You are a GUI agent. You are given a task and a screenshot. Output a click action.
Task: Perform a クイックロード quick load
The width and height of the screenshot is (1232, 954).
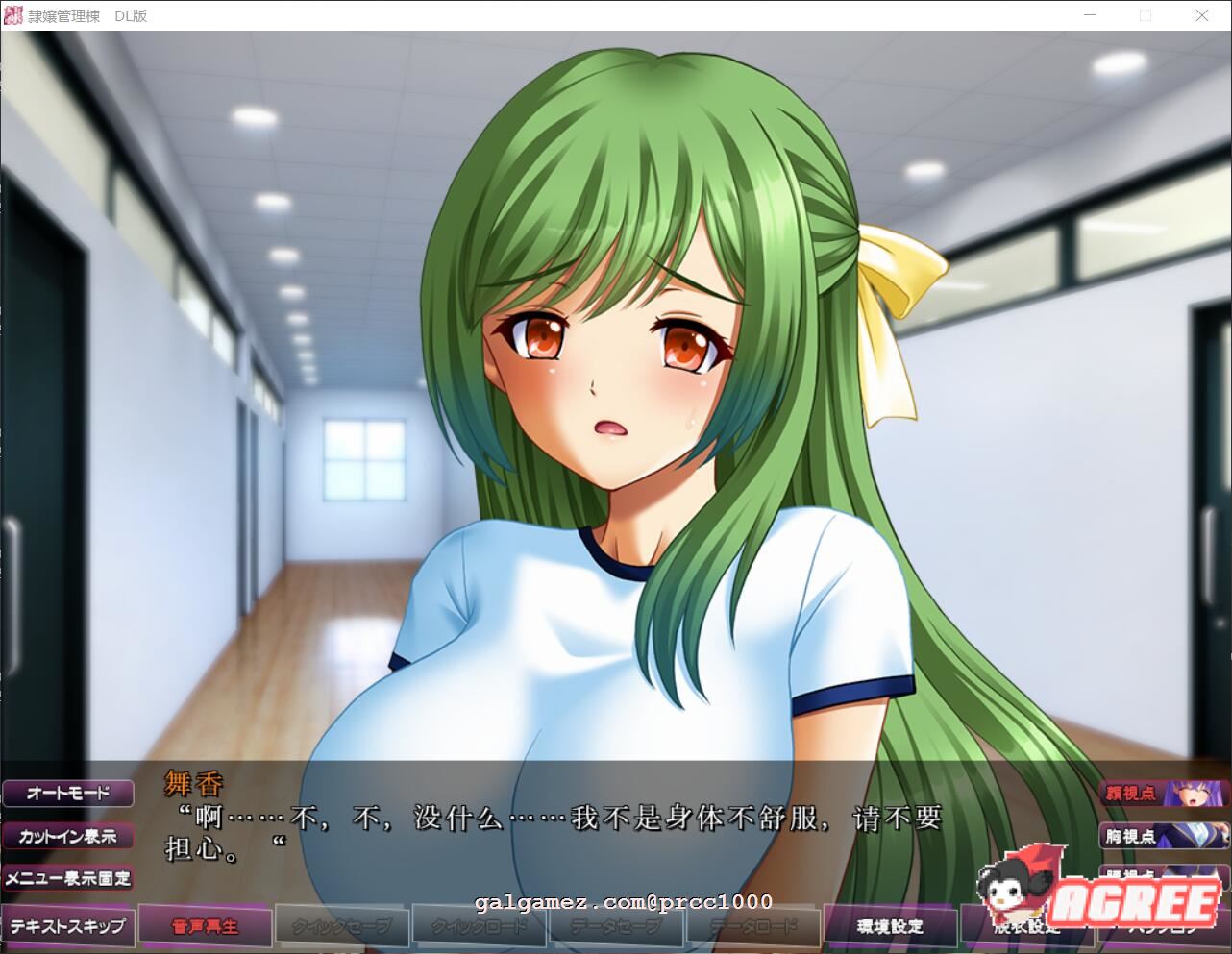pyautogui.click(x=479, y=925)
